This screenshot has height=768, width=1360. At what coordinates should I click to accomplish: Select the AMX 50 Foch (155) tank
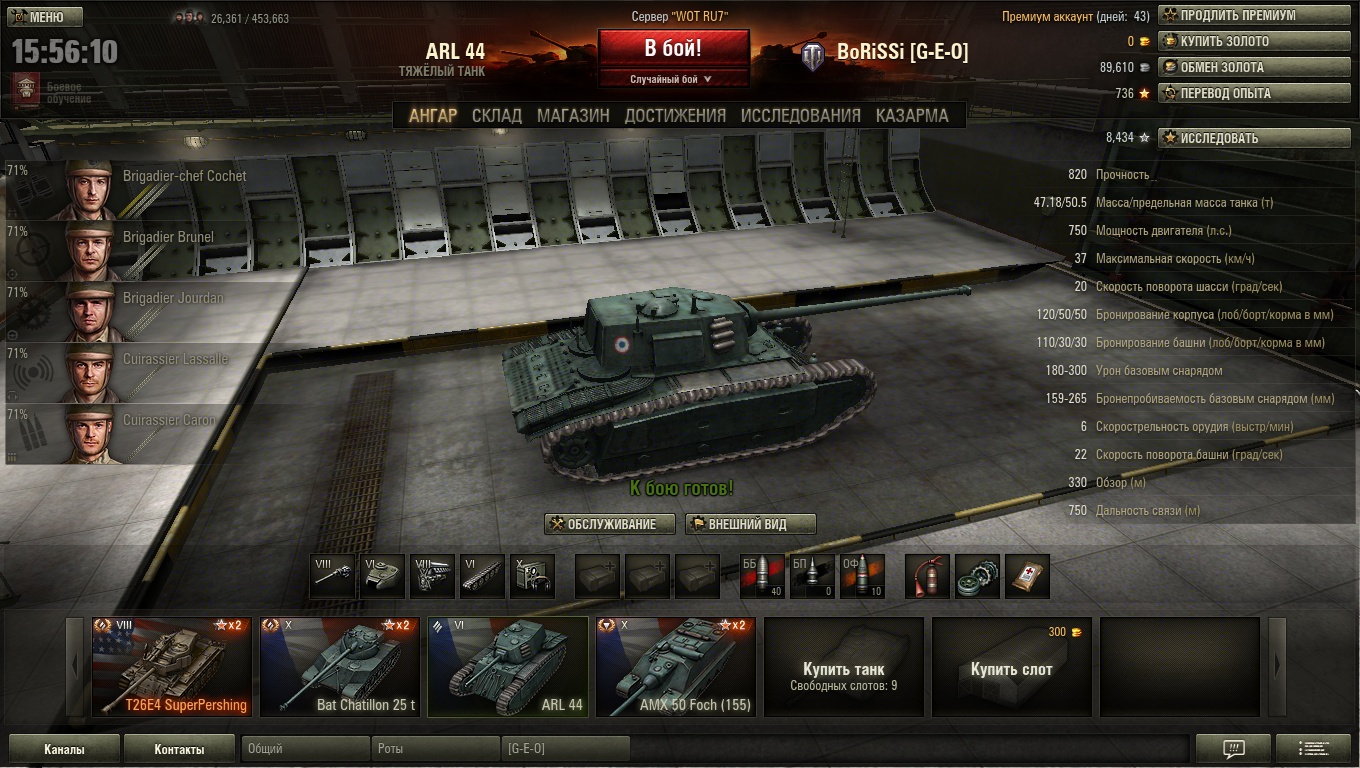[x=676, y=667]
